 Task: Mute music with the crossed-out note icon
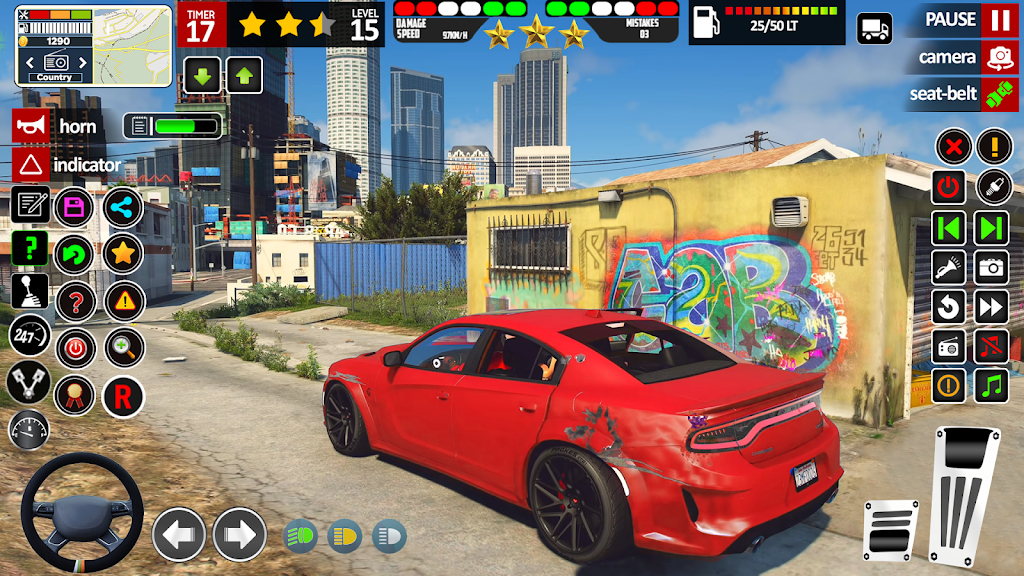991,346
